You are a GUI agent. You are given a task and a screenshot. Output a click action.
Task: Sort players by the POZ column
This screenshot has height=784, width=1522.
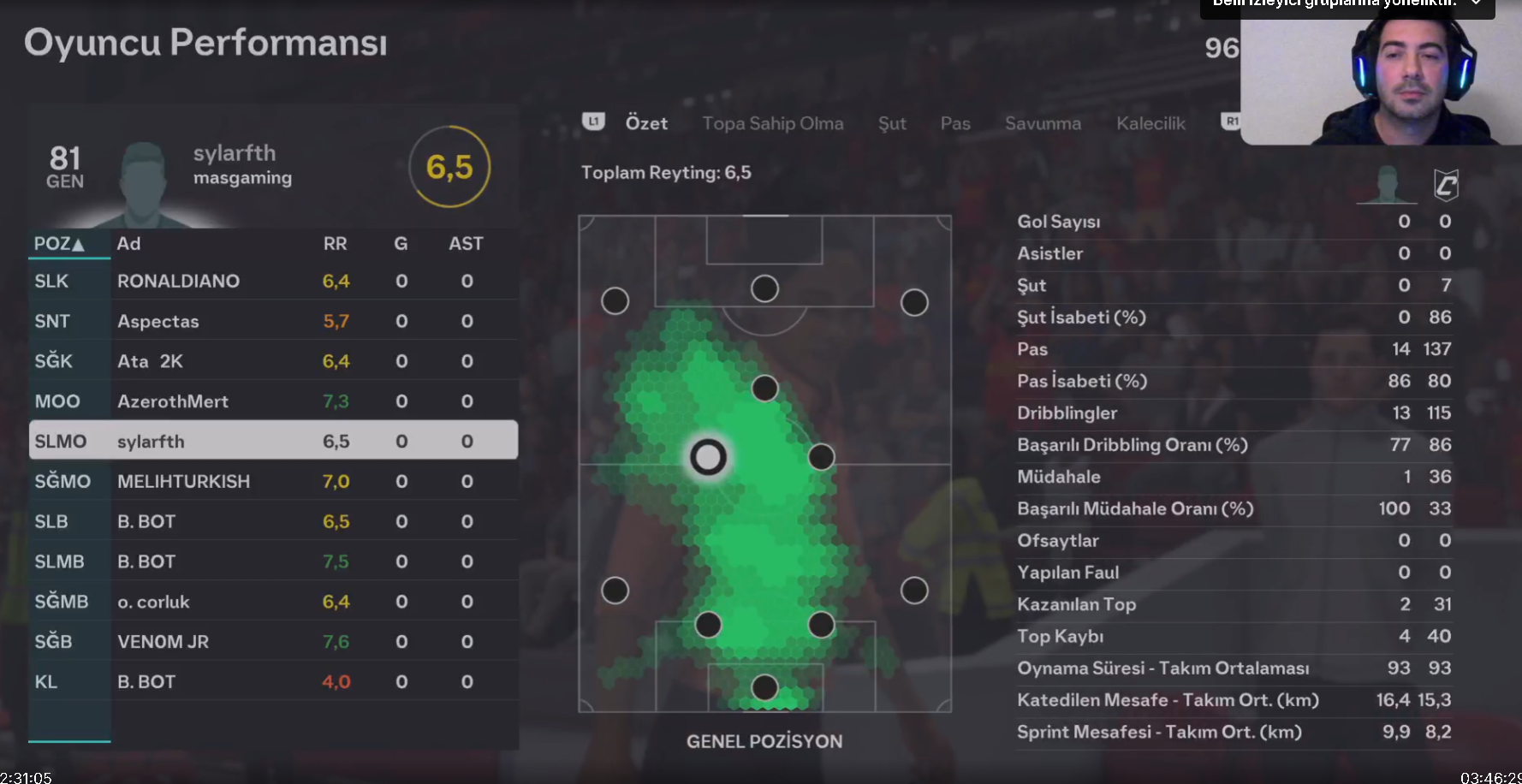59,244
